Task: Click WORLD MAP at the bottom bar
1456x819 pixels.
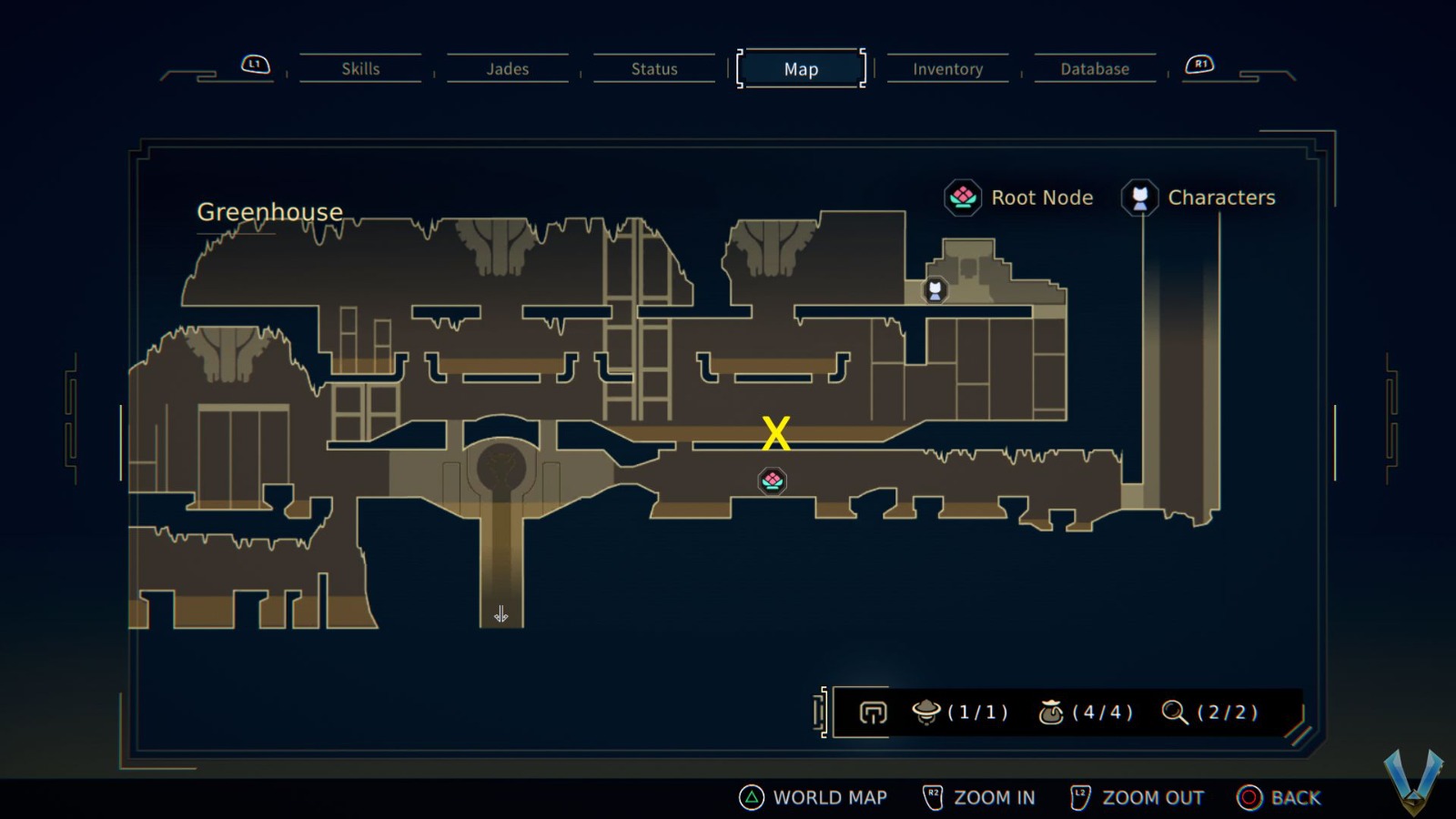Action: (x=829, y=797)
